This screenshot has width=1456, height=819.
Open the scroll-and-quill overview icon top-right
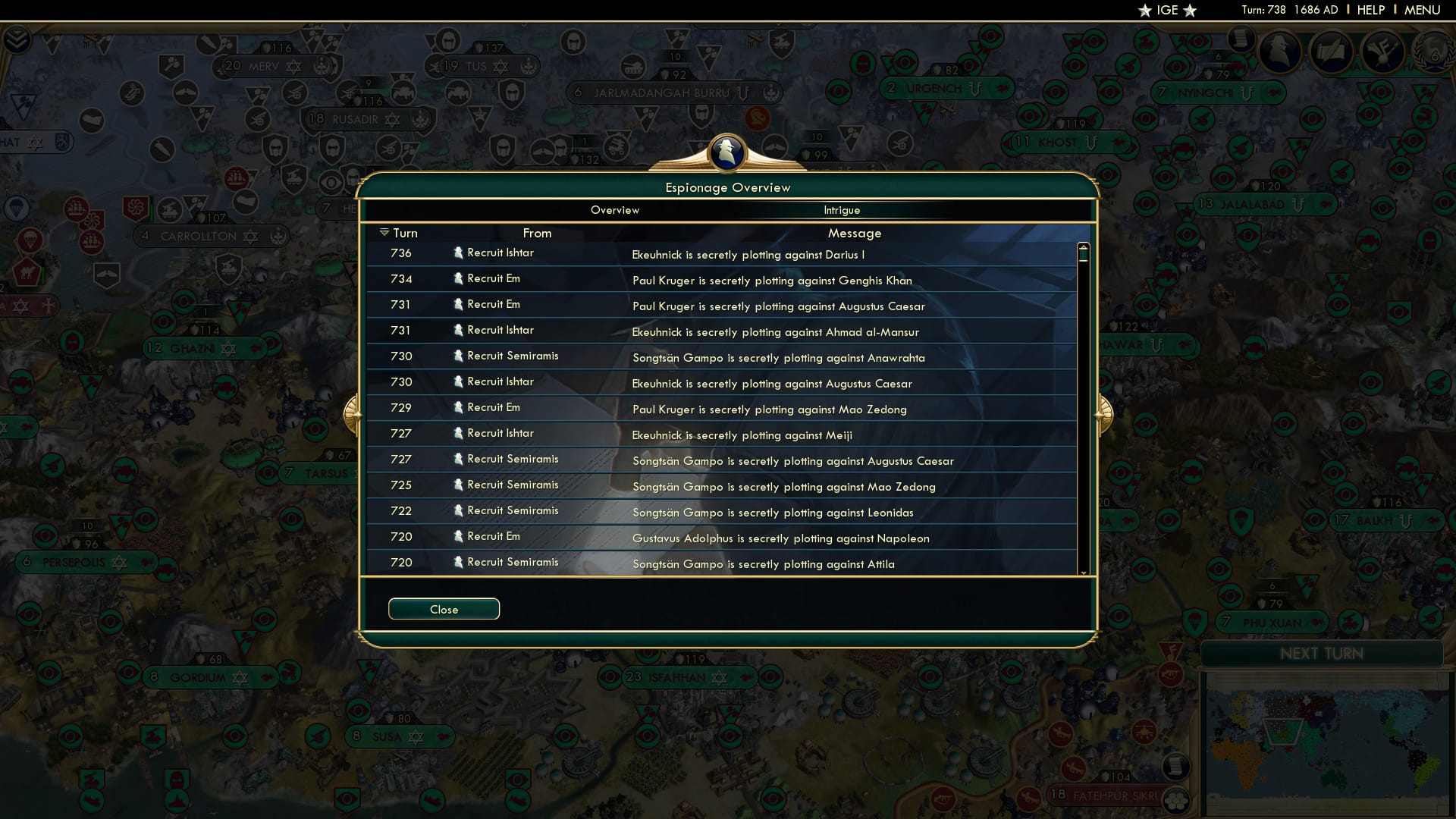[x=1332, y=53]
